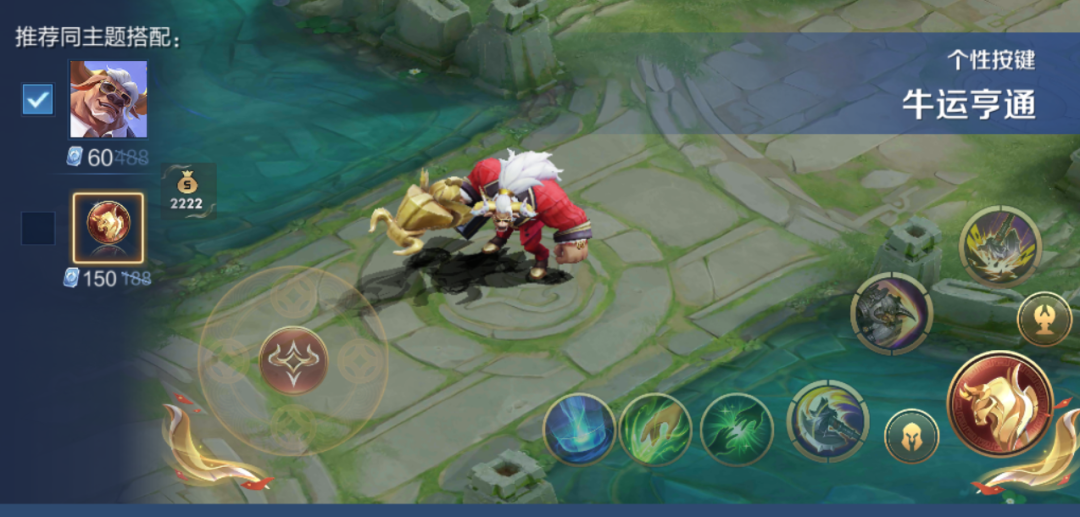The height and width of the screenshot is (517, 1080).
Task: Cast the ground-smash ultimate skill
Action: (x=1000, y=246)
